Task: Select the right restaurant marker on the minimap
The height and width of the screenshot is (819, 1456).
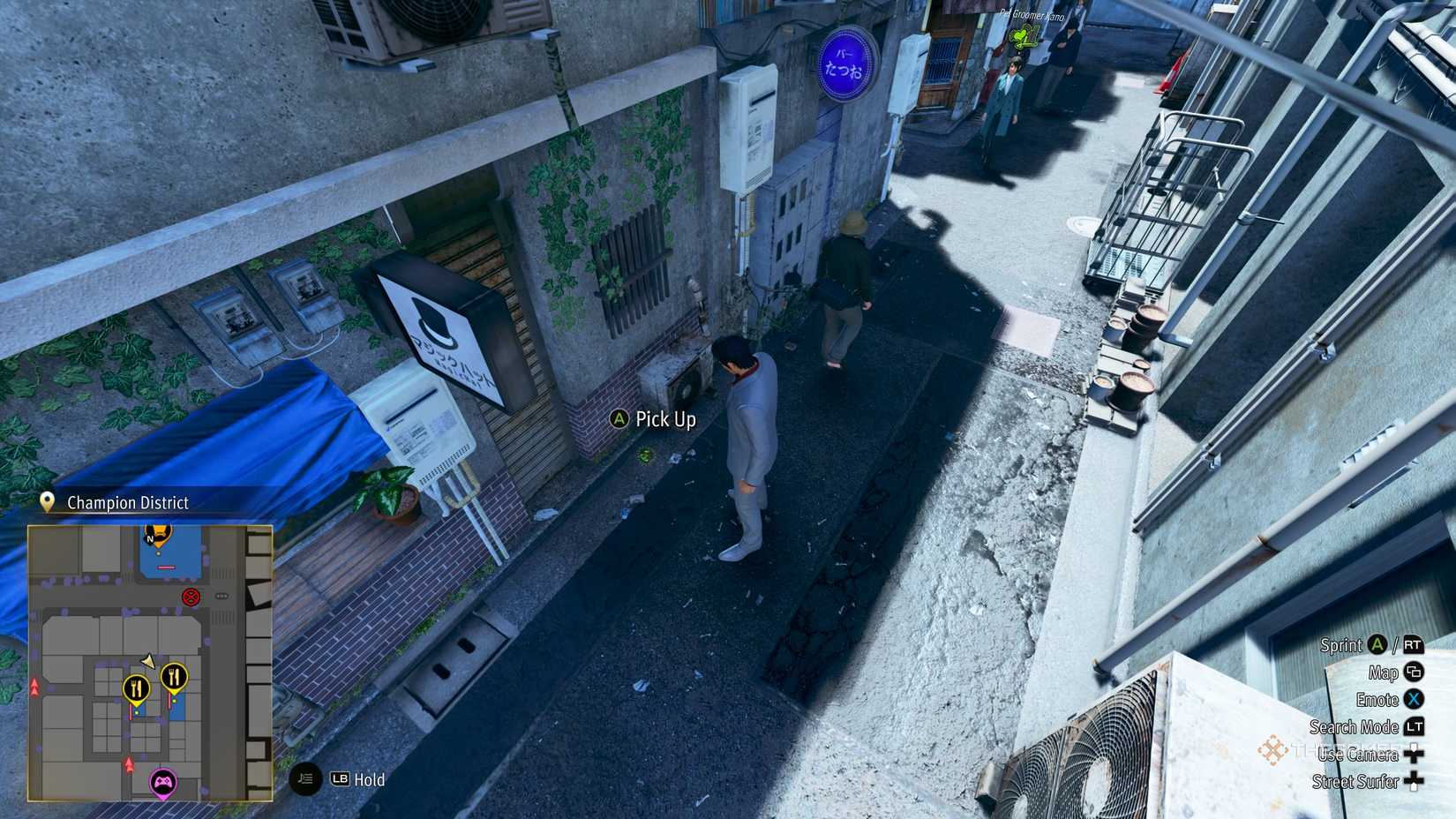Action: click(173, 676)
